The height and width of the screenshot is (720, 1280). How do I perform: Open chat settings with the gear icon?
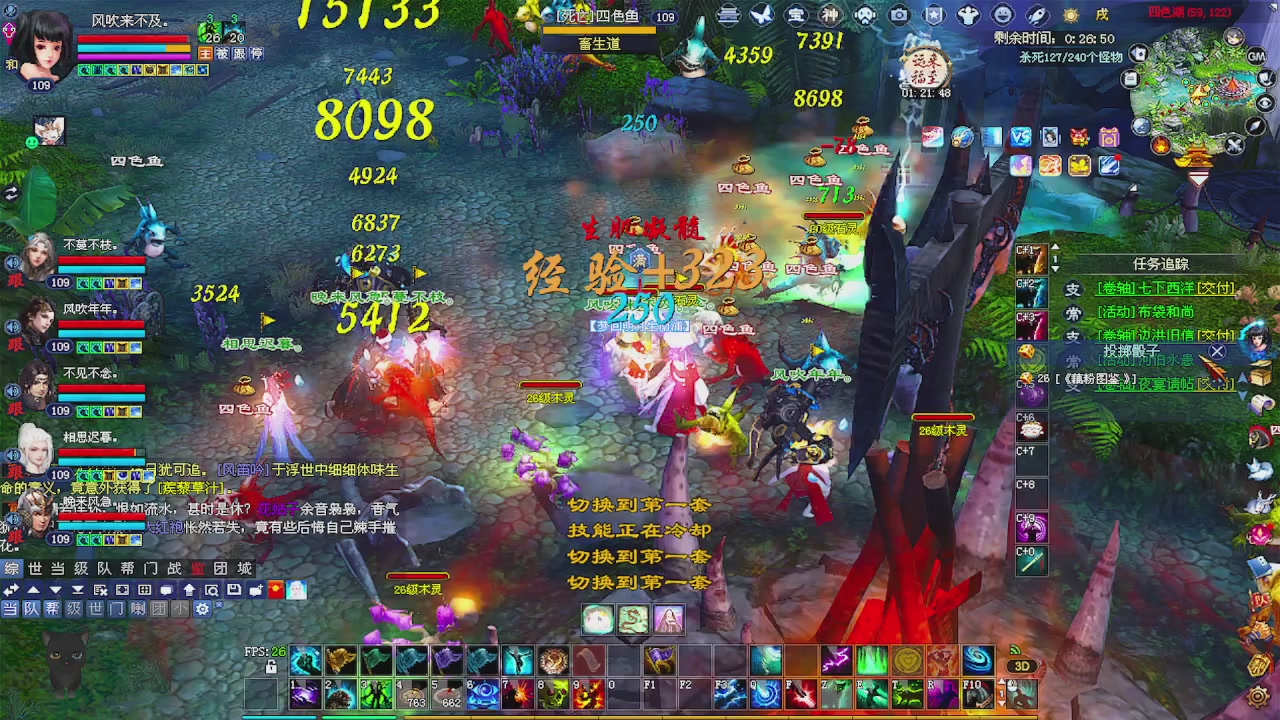(202, 608)
